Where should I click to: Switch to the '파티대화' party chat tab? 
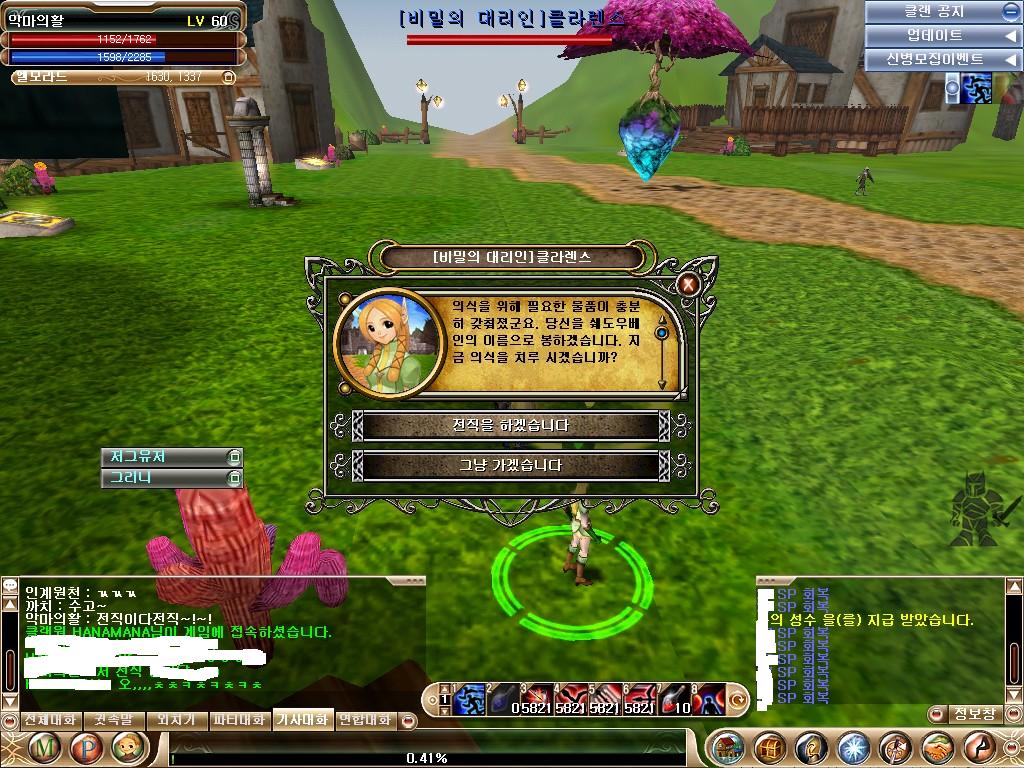click(x=239, y=720)
